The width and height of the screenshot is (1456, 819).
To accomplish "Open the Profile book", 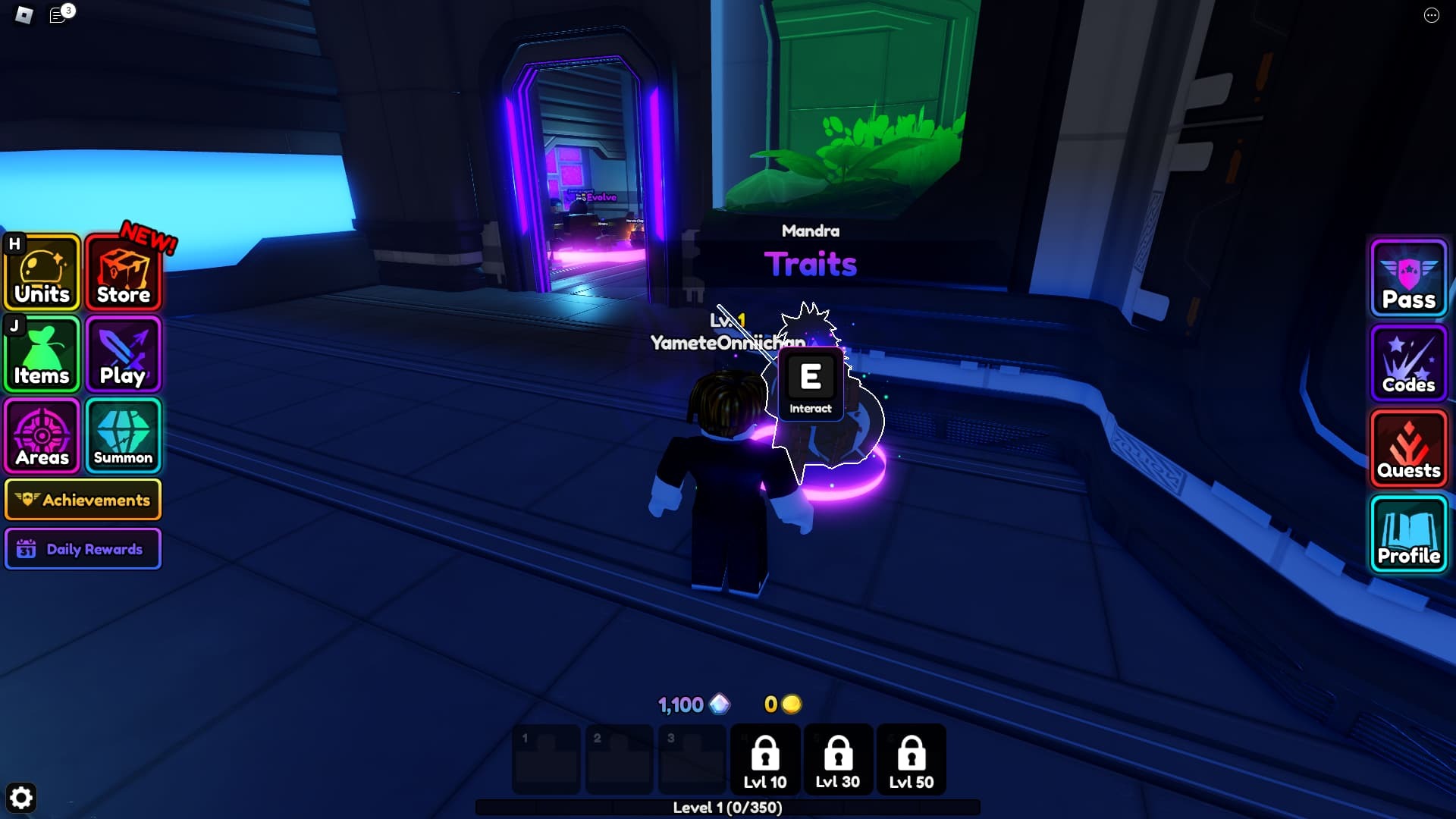I will pos(1408,535).
